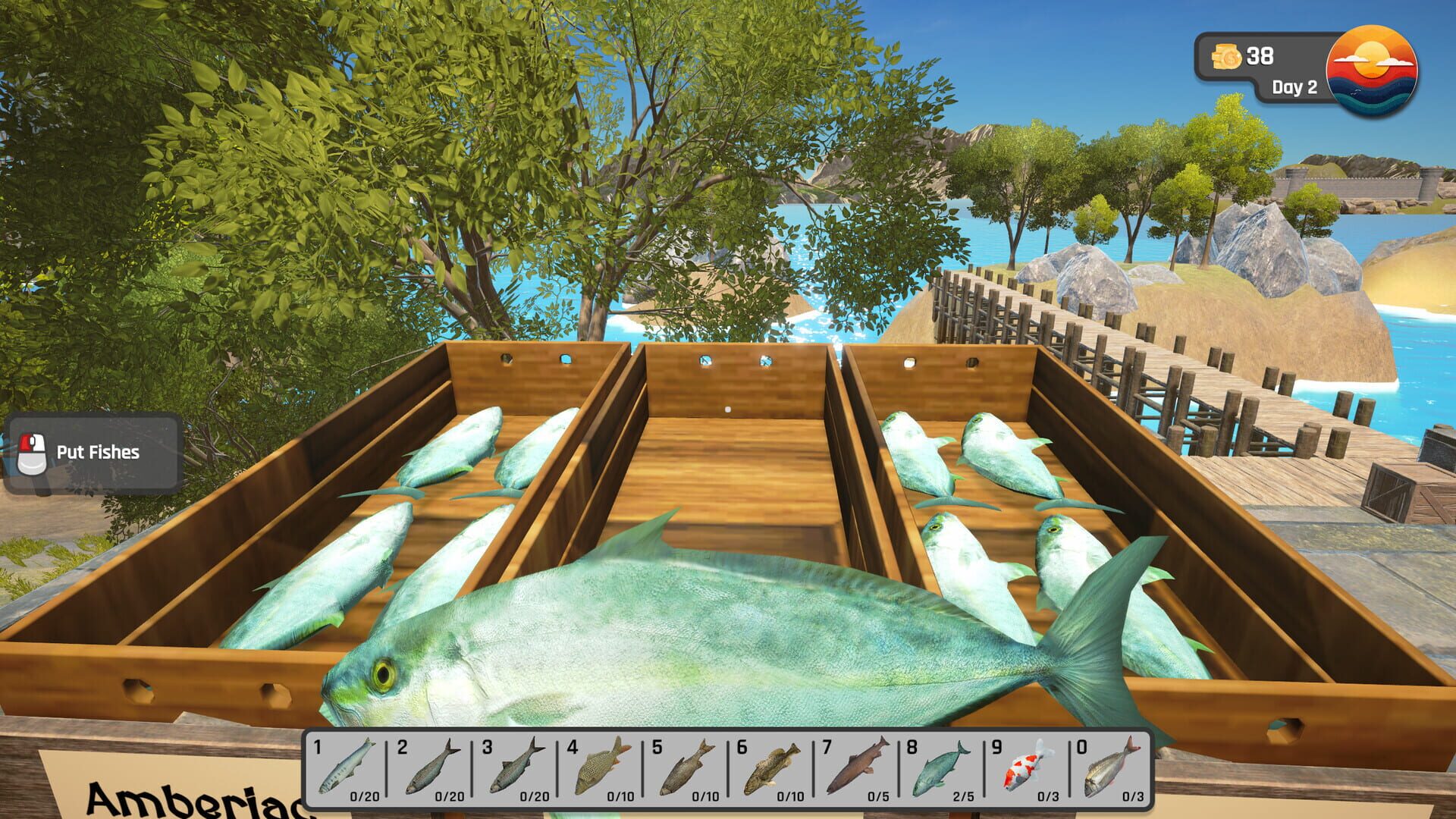This screenshot has height=819, width=1456.
Task: Click the gold coin currency icon
Action: tap(1228, 55)
